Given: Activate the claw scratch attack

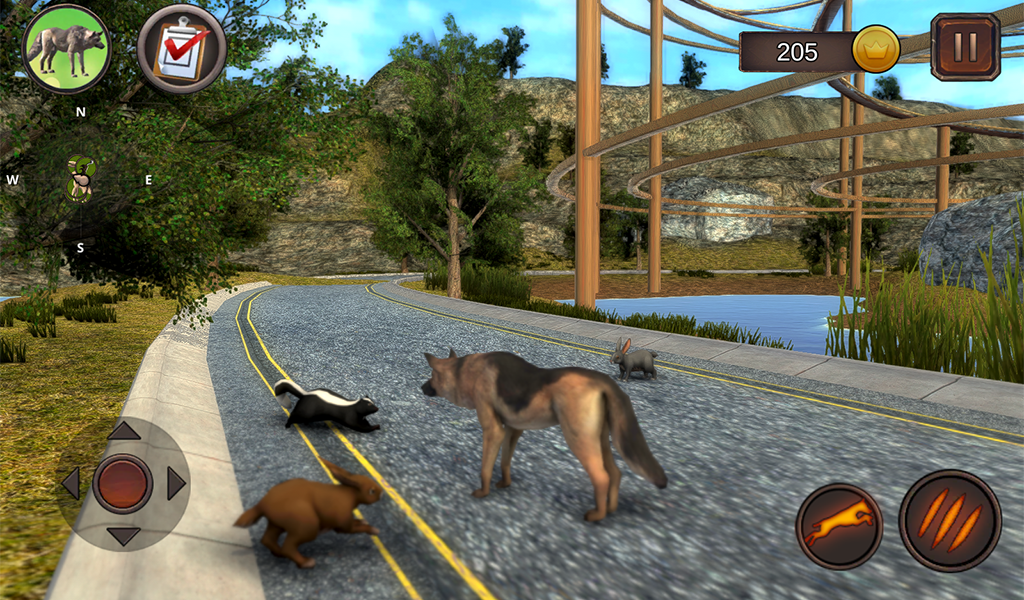Looking at the screenshot, I should click(x=949, y=521).
